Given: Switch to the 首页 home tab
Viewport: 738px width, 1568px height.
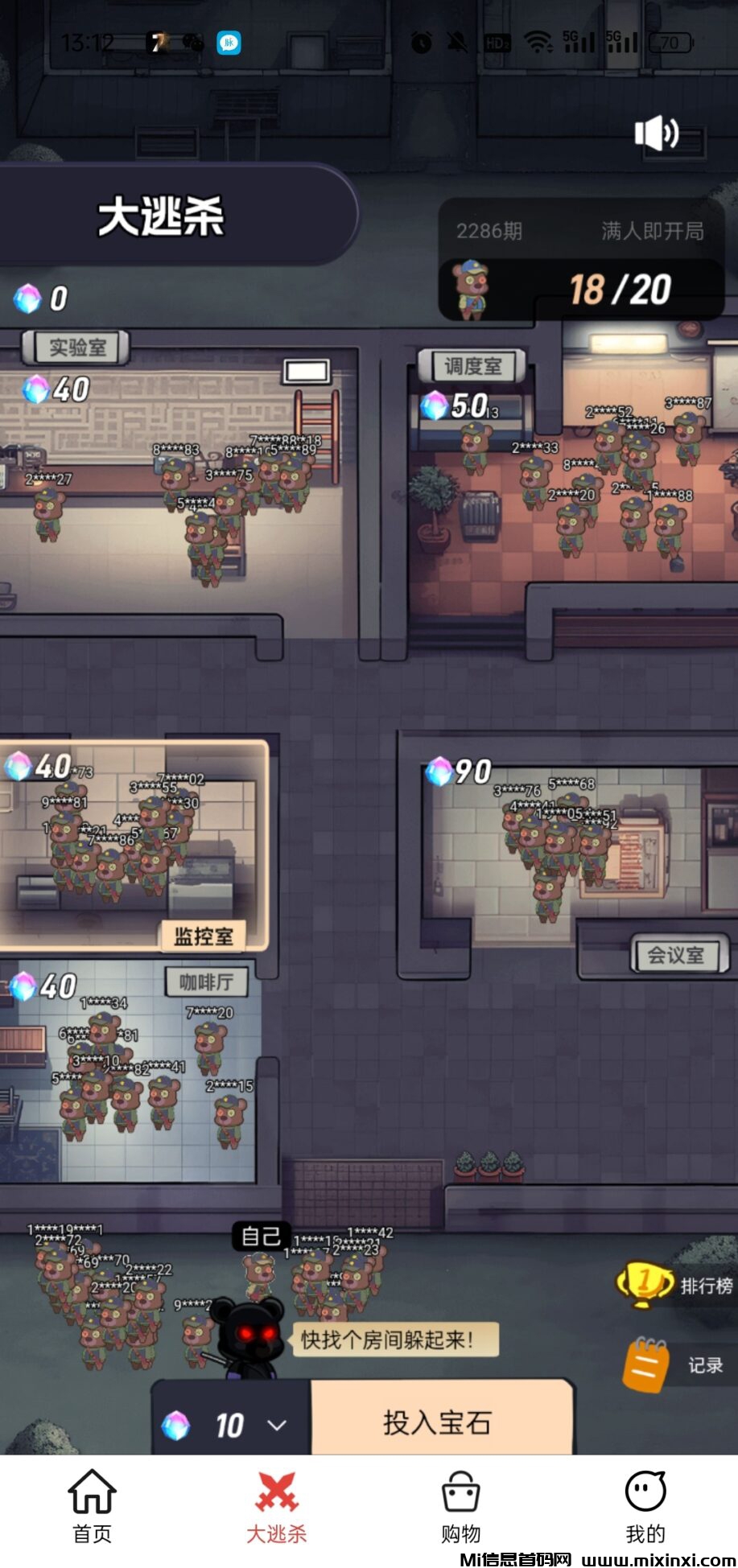Looking at the screenshot, I should (x=92, y=1507).
